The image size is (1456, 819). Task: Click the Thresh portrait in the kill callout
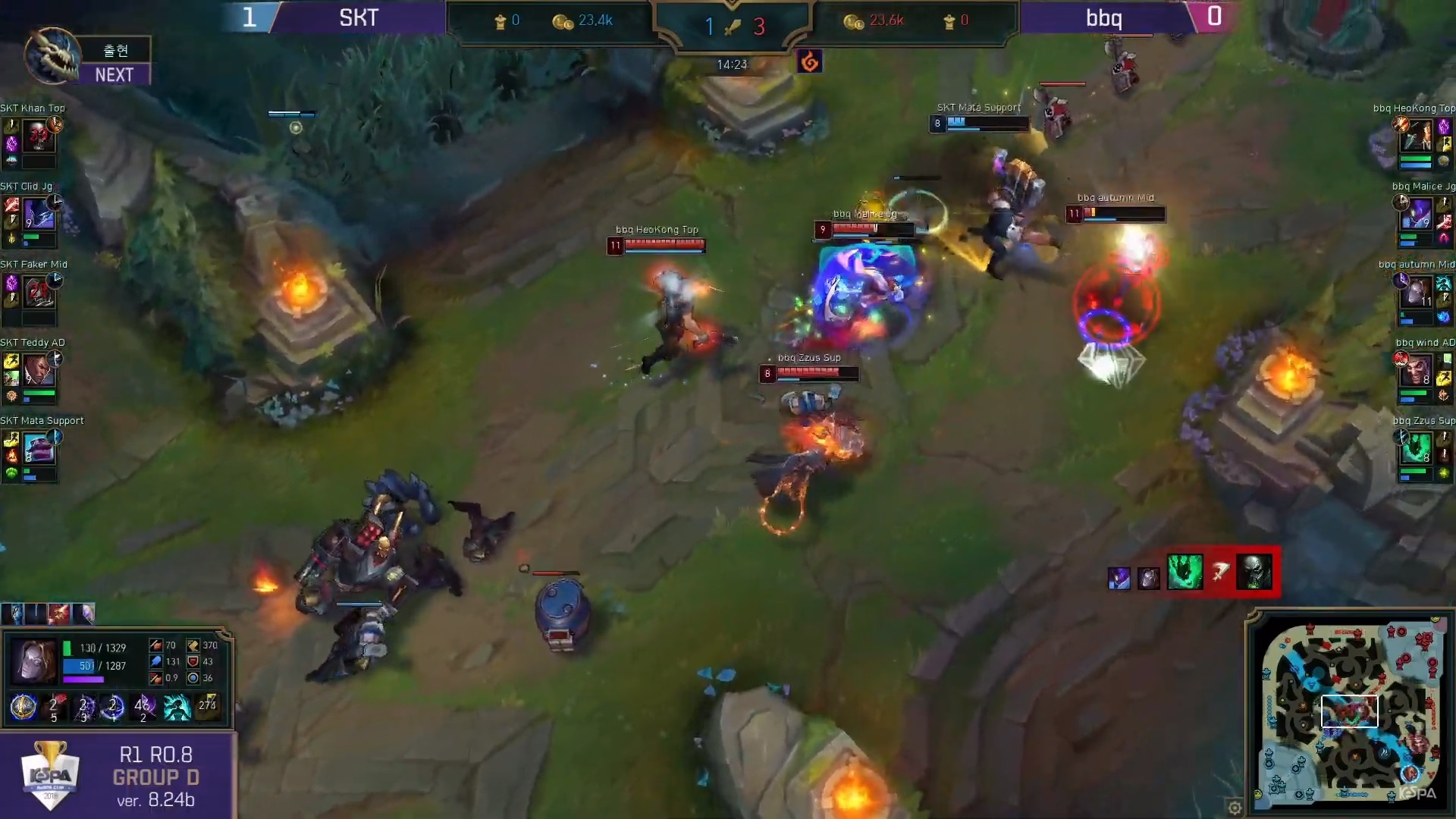[x=1185, y=573]
